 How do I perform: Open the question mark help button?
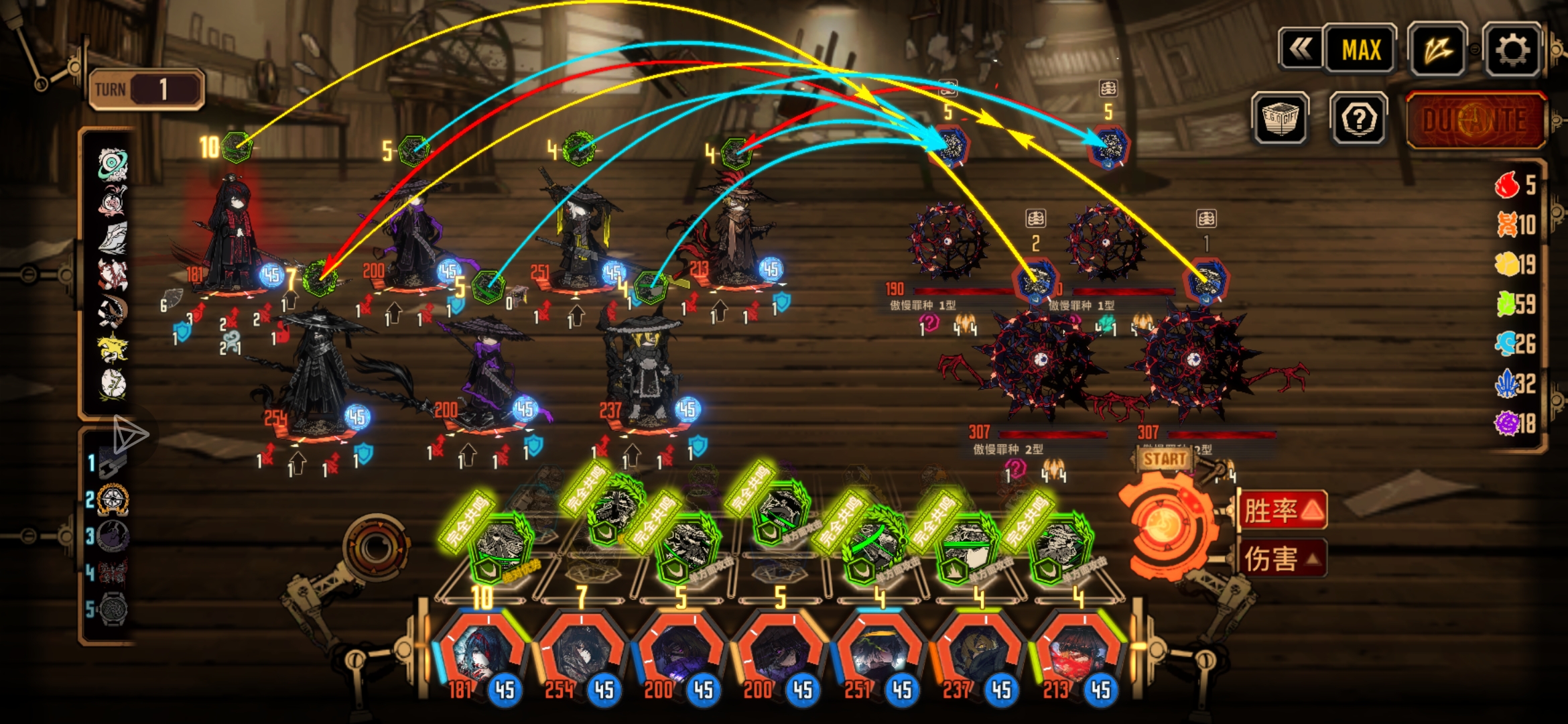click(x=1359, y=119)
